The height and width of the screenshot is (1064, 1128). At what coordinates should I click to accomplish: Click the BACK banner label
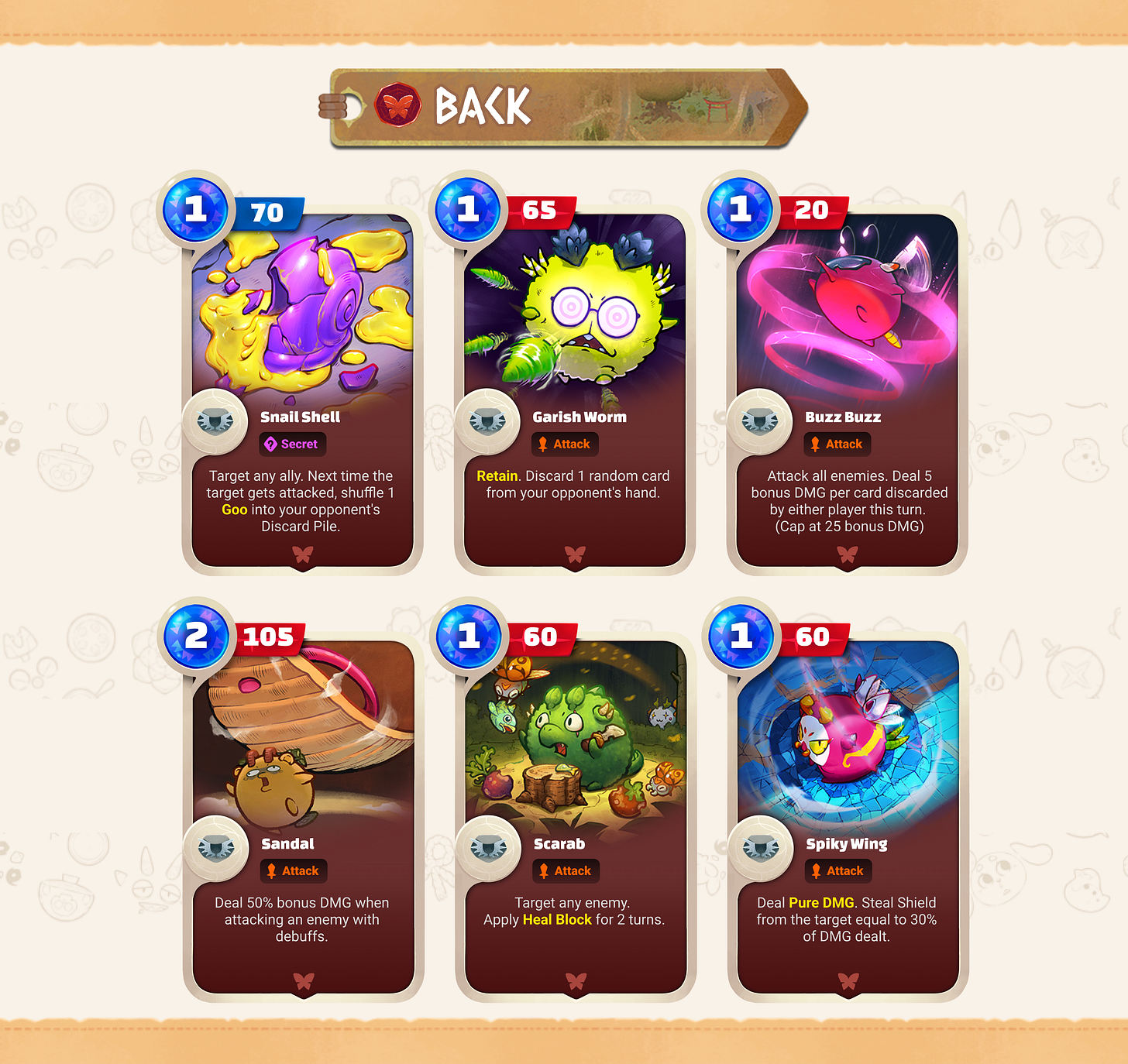pos(482,106)
